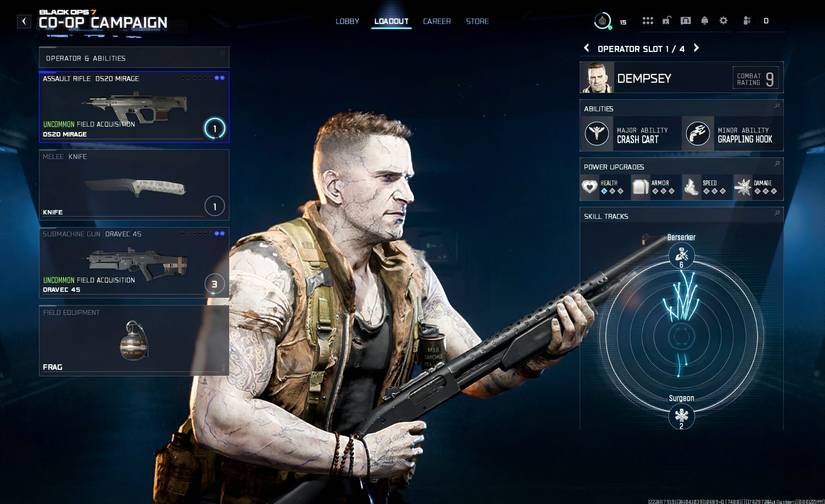Go to the previous operator slot
This screenshot has width=825, height=504.
pyautogui.click(x=587, y=48)
